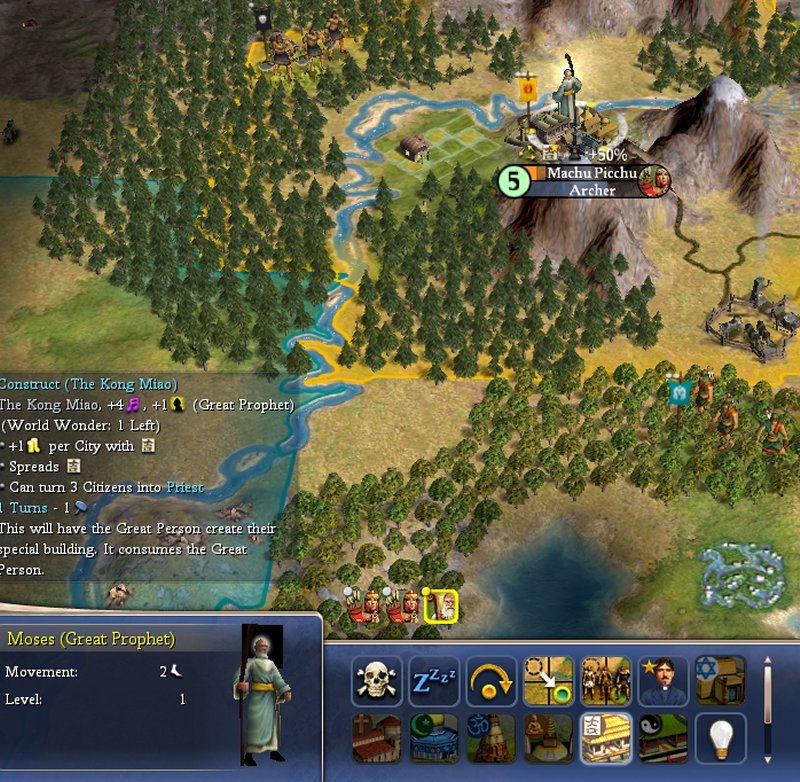Build the Islamic shrine with crescent
This screenshot has width=800, height=782.
coord(434,739)
